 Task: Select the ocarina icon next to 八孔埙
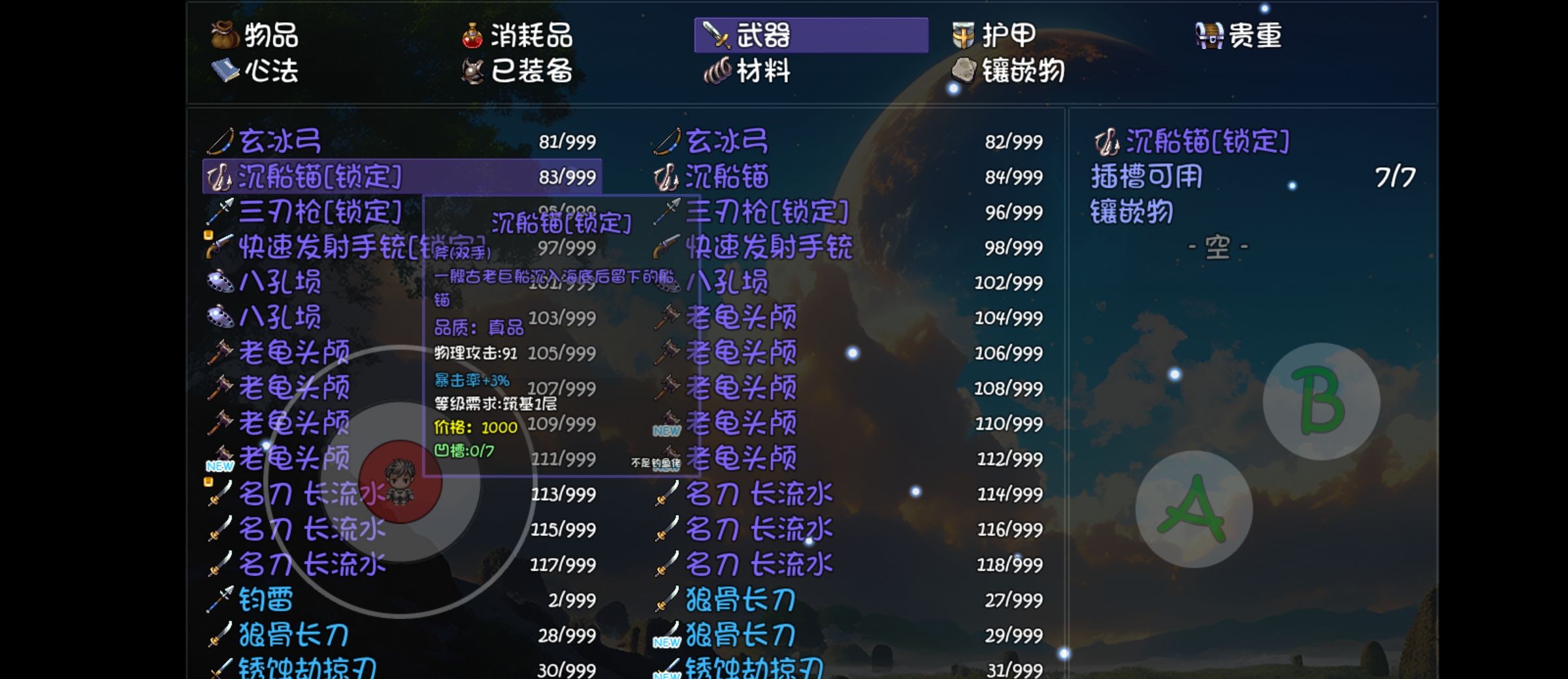pyautogui.click(x=220, y=283)
